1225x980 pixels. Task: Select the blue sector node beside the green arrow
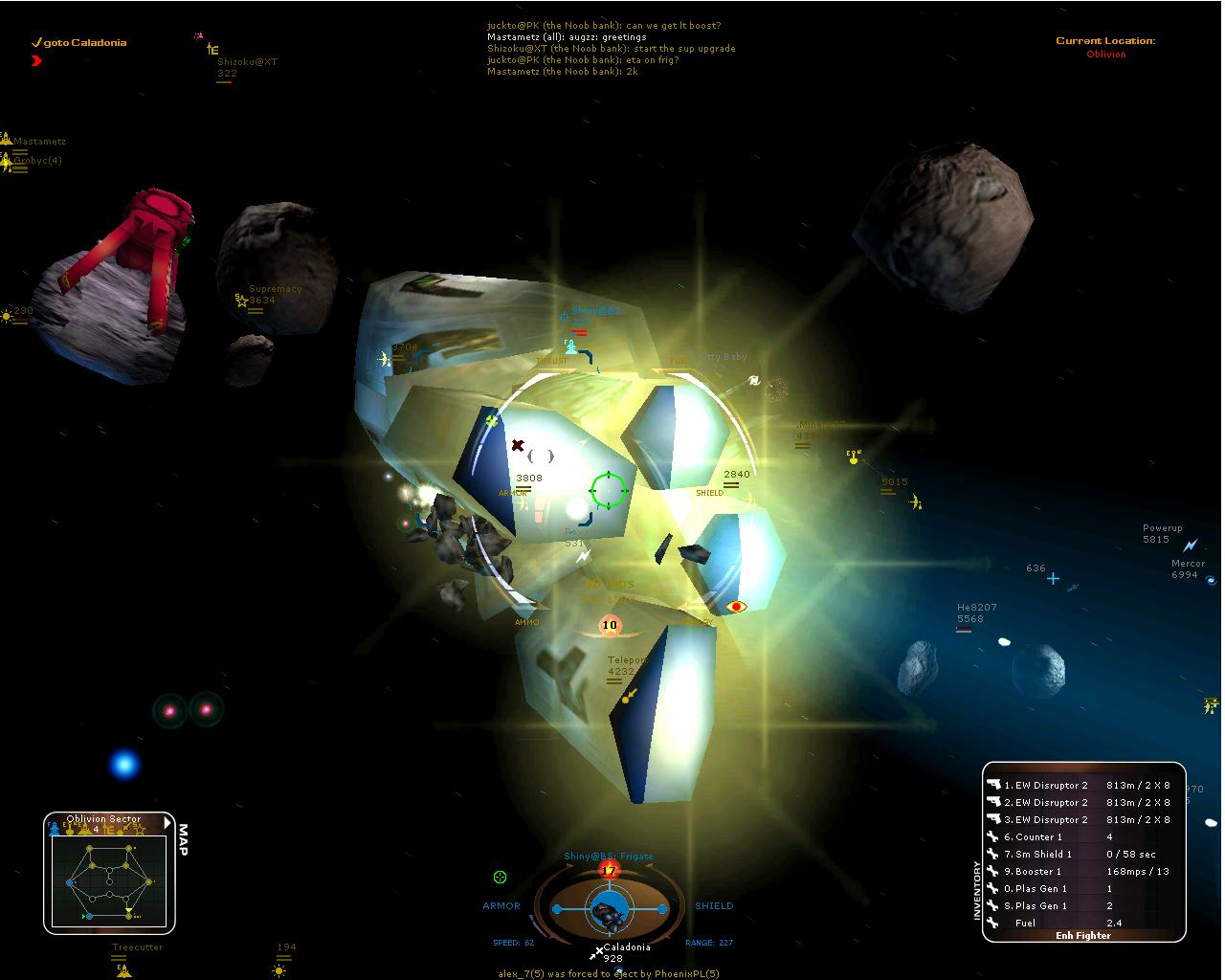click(x=89, y=917)
